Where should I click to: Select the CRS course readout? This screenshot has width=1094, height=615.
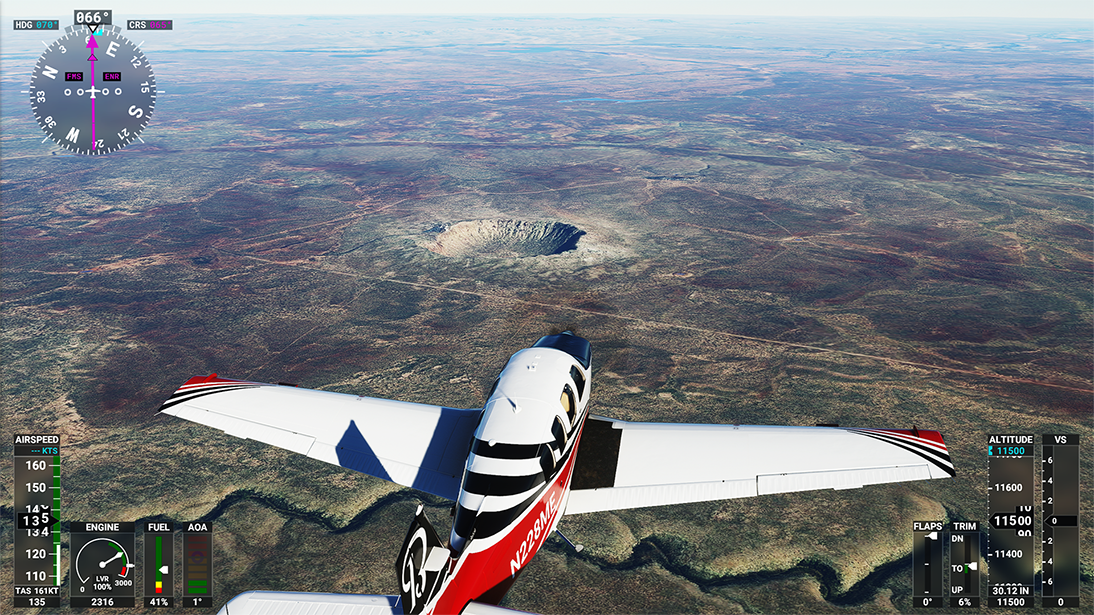(148, 24)
